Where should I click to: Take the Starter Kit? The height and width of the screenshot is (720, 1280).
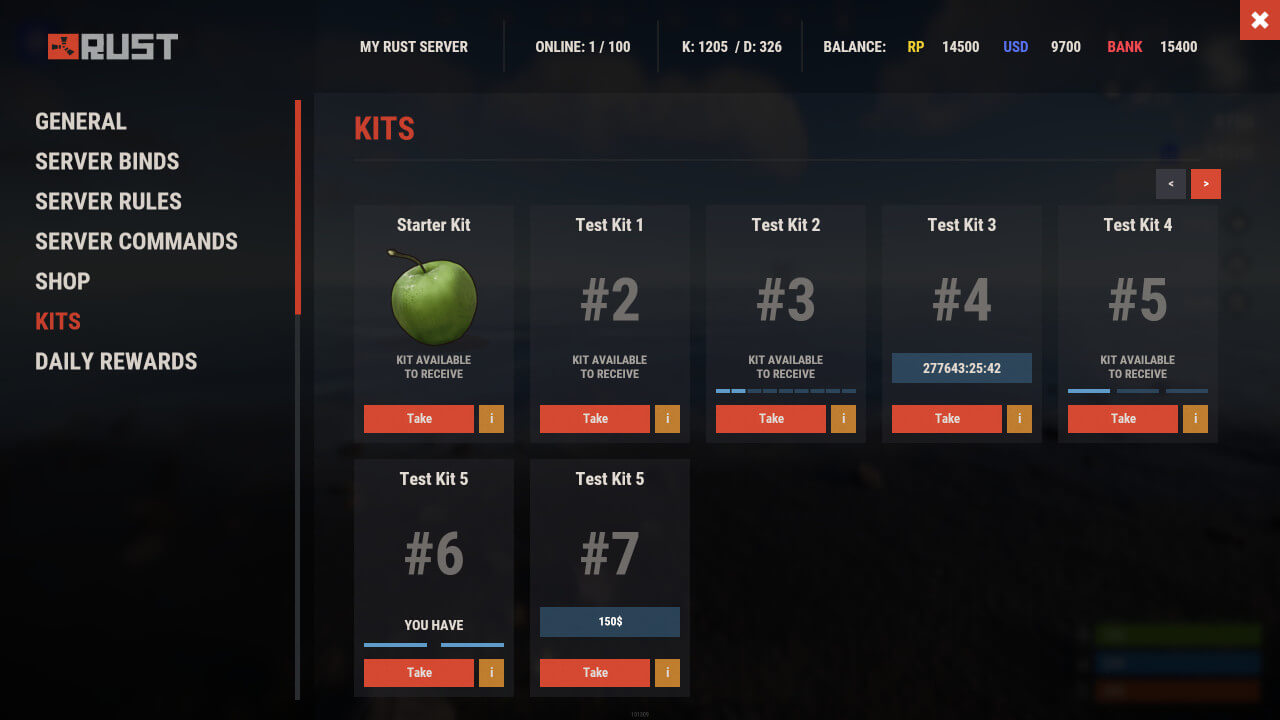[x=419, y=419]
